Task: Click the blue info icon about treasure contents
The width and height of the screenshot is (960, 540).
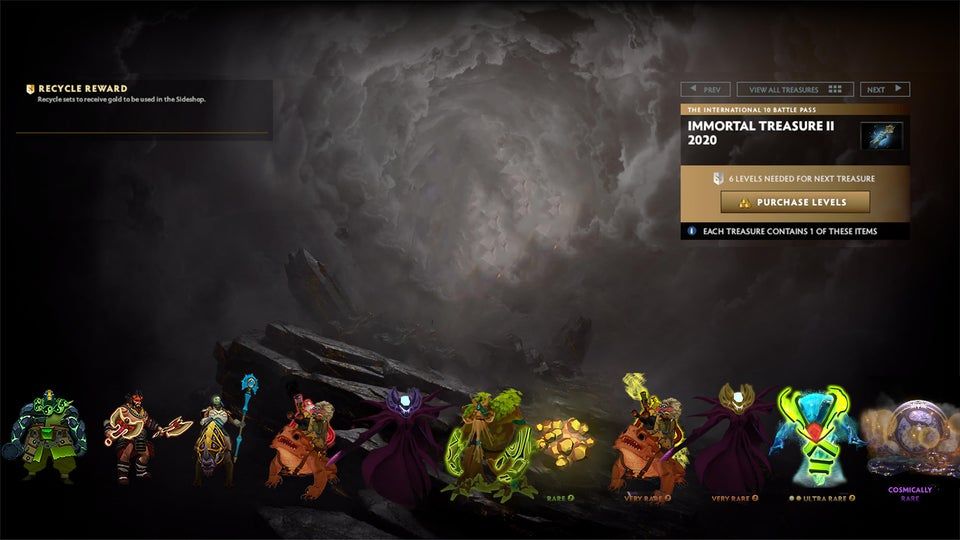Action: tap(691, 231)
